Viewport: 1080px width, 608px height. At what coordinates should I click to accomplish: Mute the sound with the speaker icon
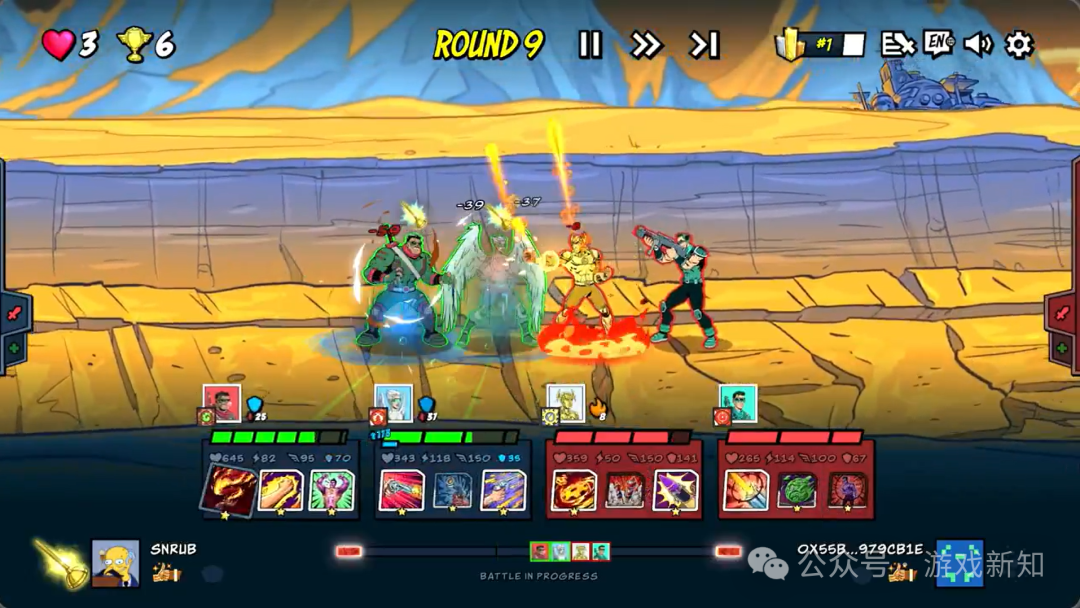pyautogui.click(x=978, y=45)
